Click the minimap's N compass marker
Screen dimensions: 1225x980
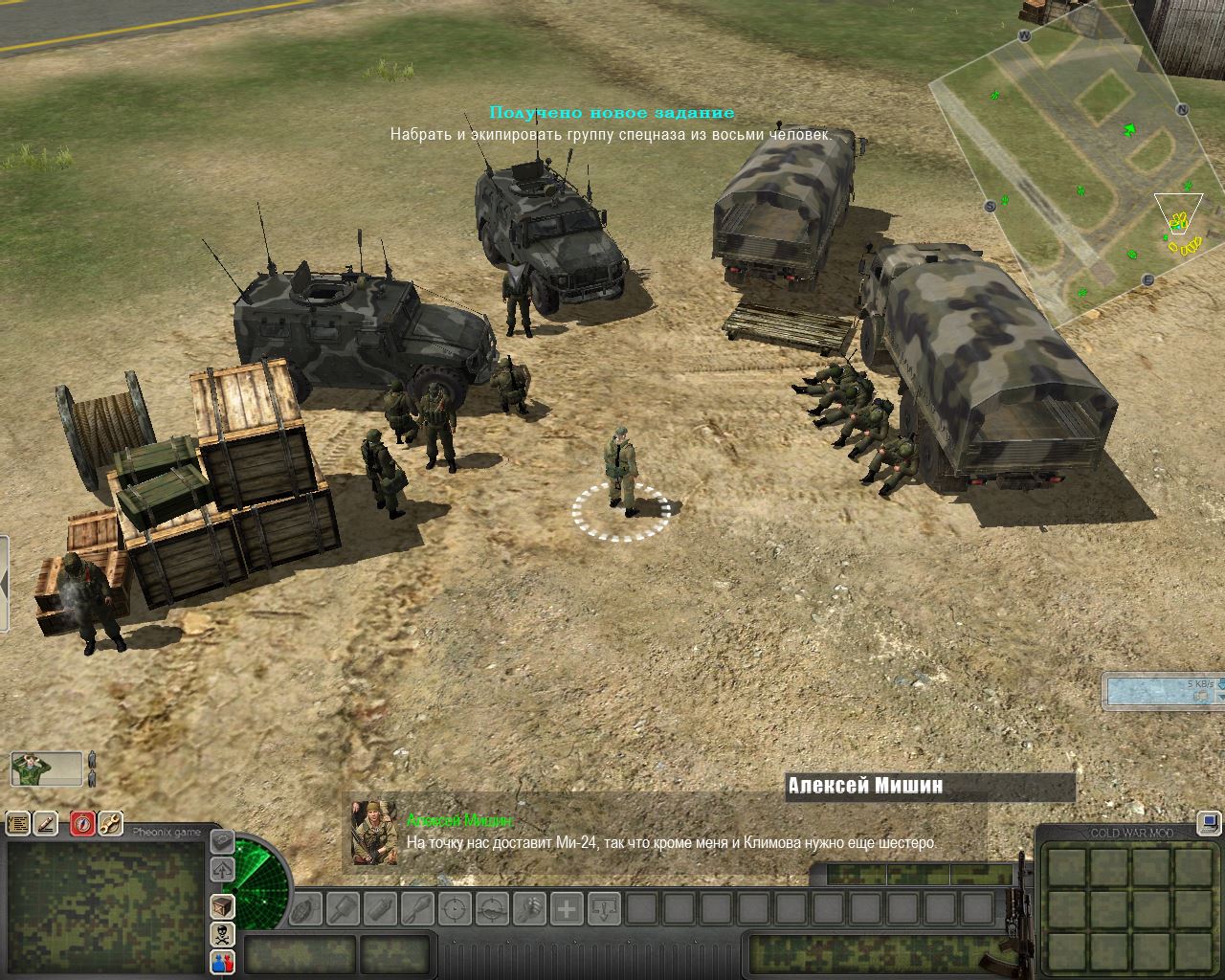click(x=1182, y=110)
